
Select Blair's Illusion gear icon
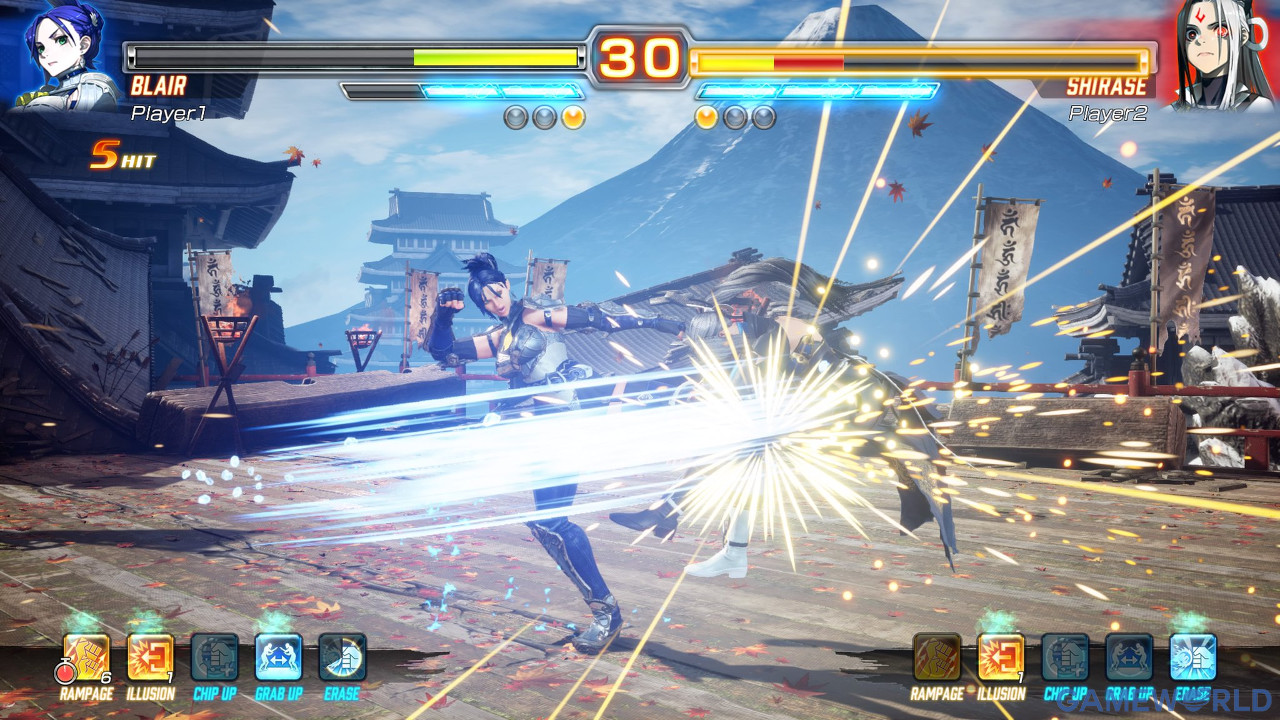pos(151,657)
